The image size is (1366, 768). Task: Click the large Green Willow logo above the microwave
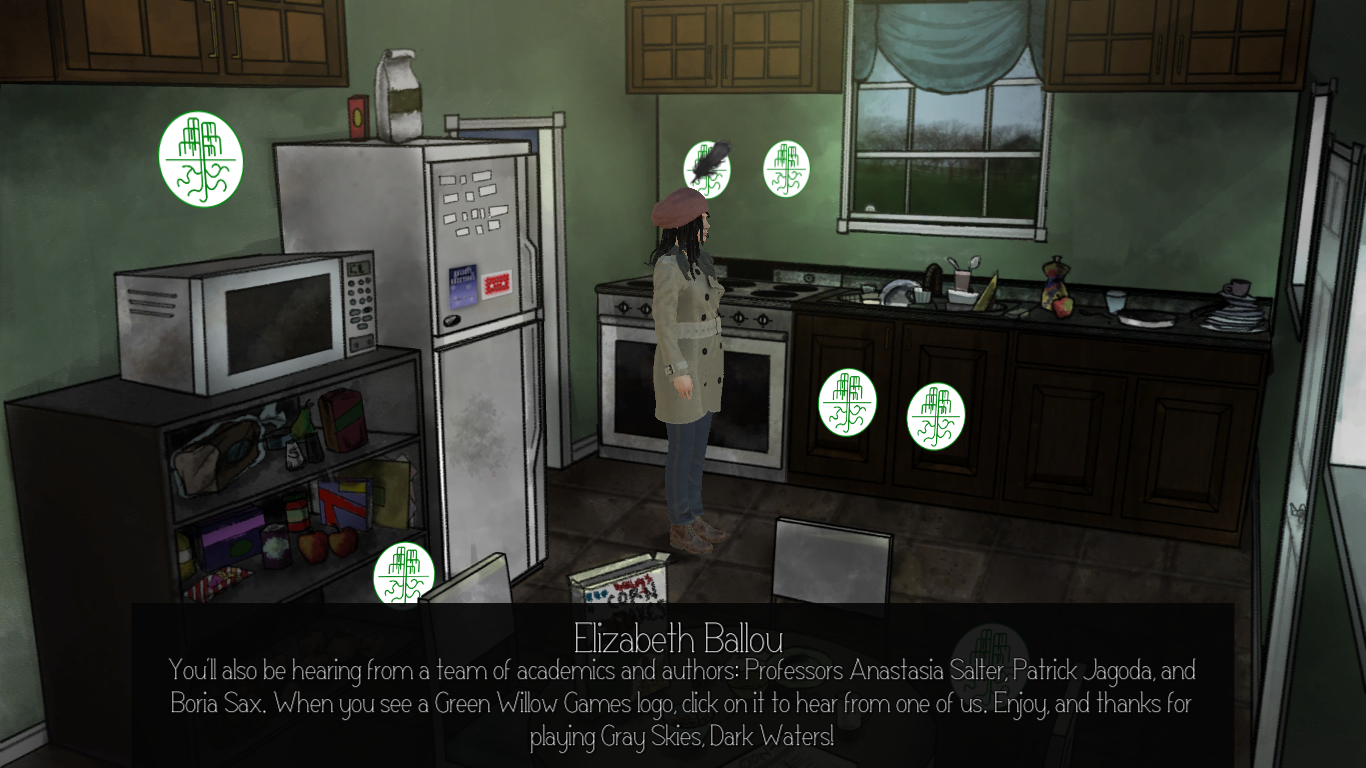(x=201, y=159)
